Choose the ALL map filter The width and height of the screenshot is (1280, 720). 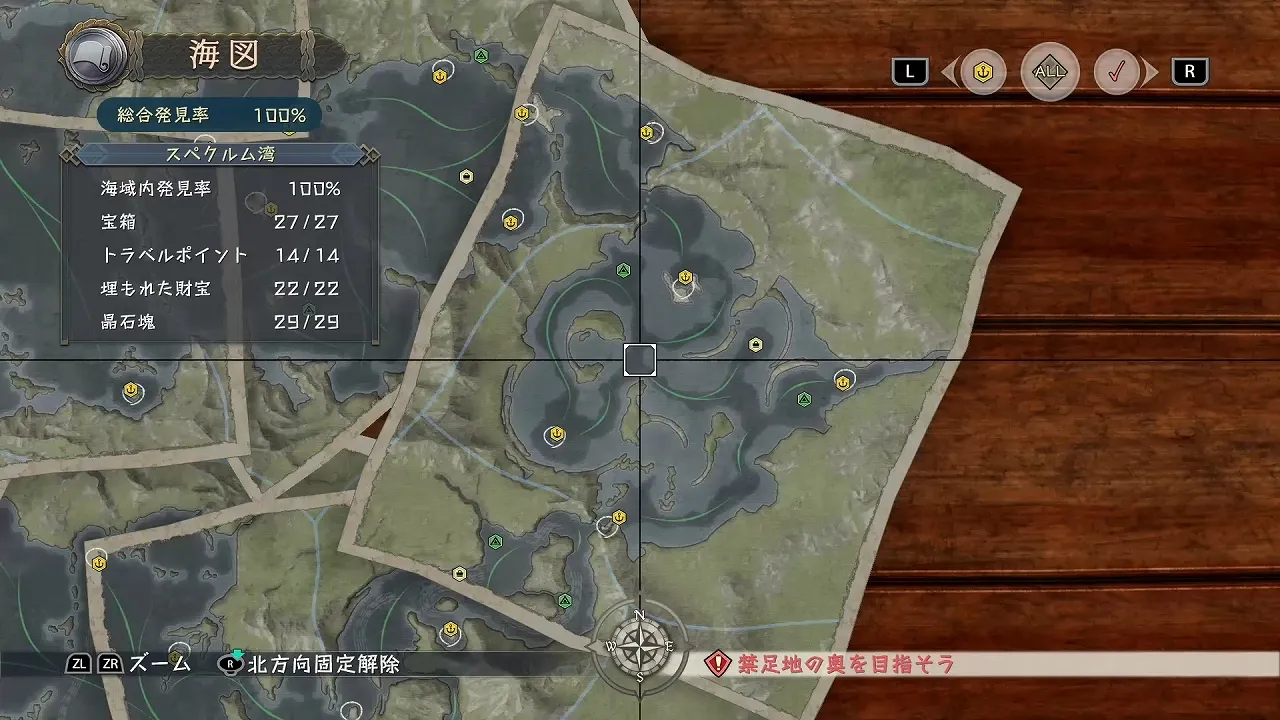[1050, 72]
